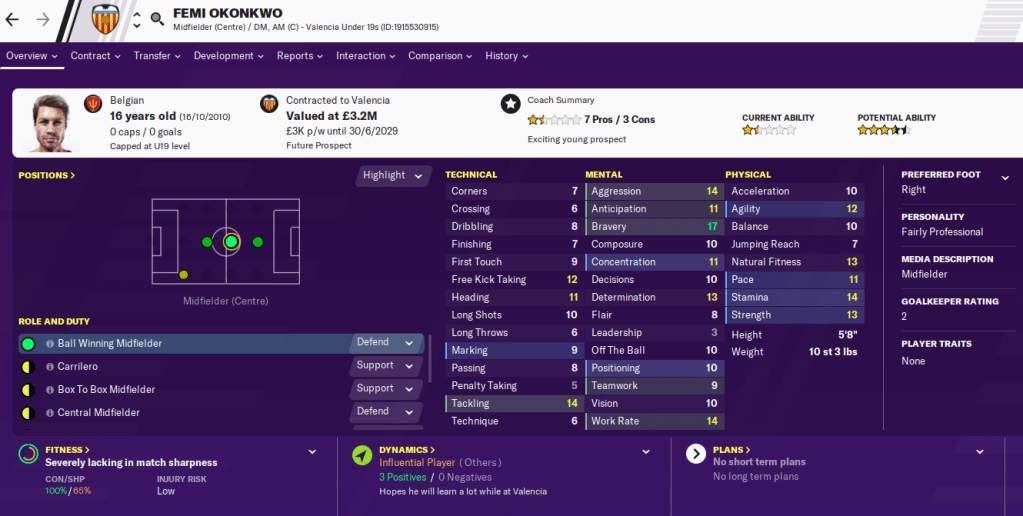1023x516 pixels.
Task: Open the Development tab
Action: tap(228, 56)
